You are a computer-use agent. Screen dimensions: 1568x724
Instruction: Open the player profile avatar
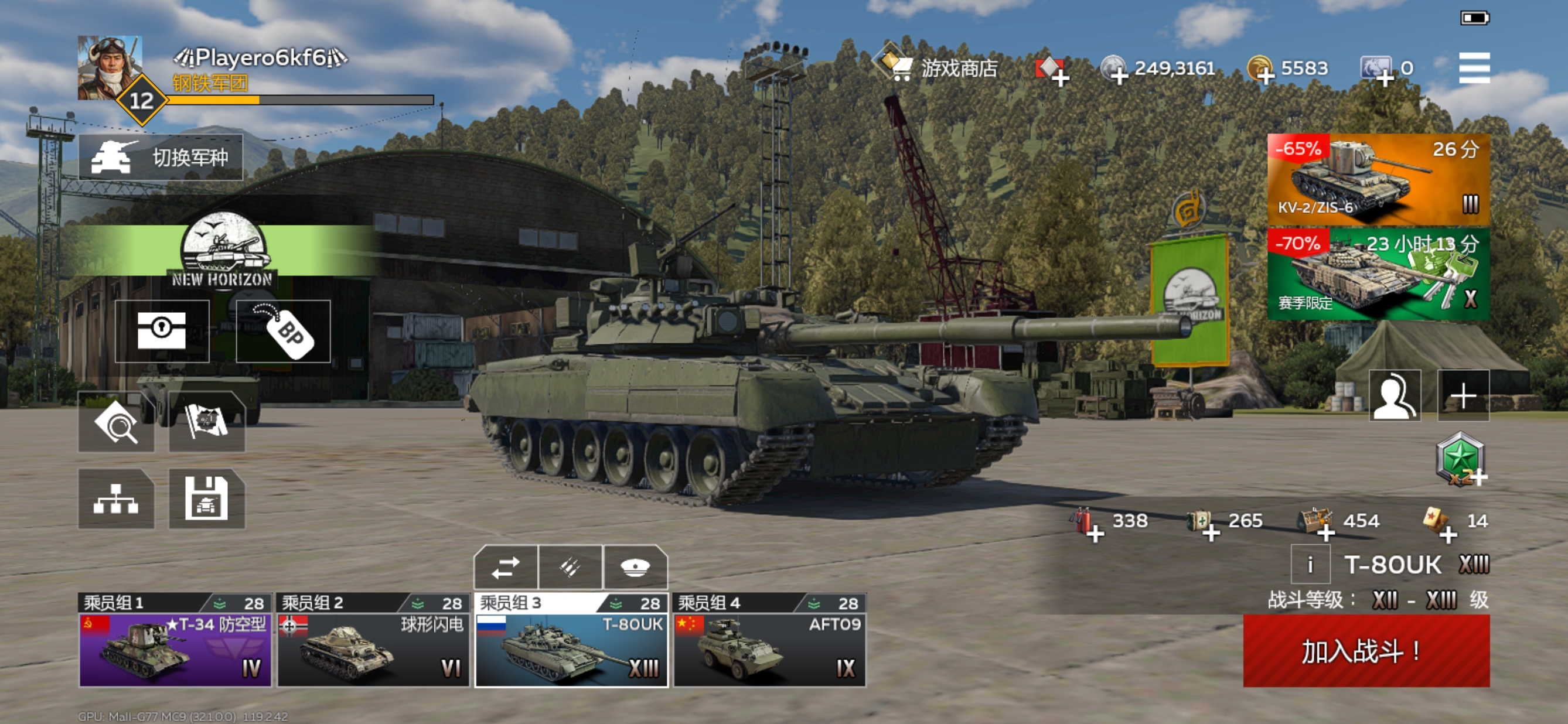tap(110, 67)
